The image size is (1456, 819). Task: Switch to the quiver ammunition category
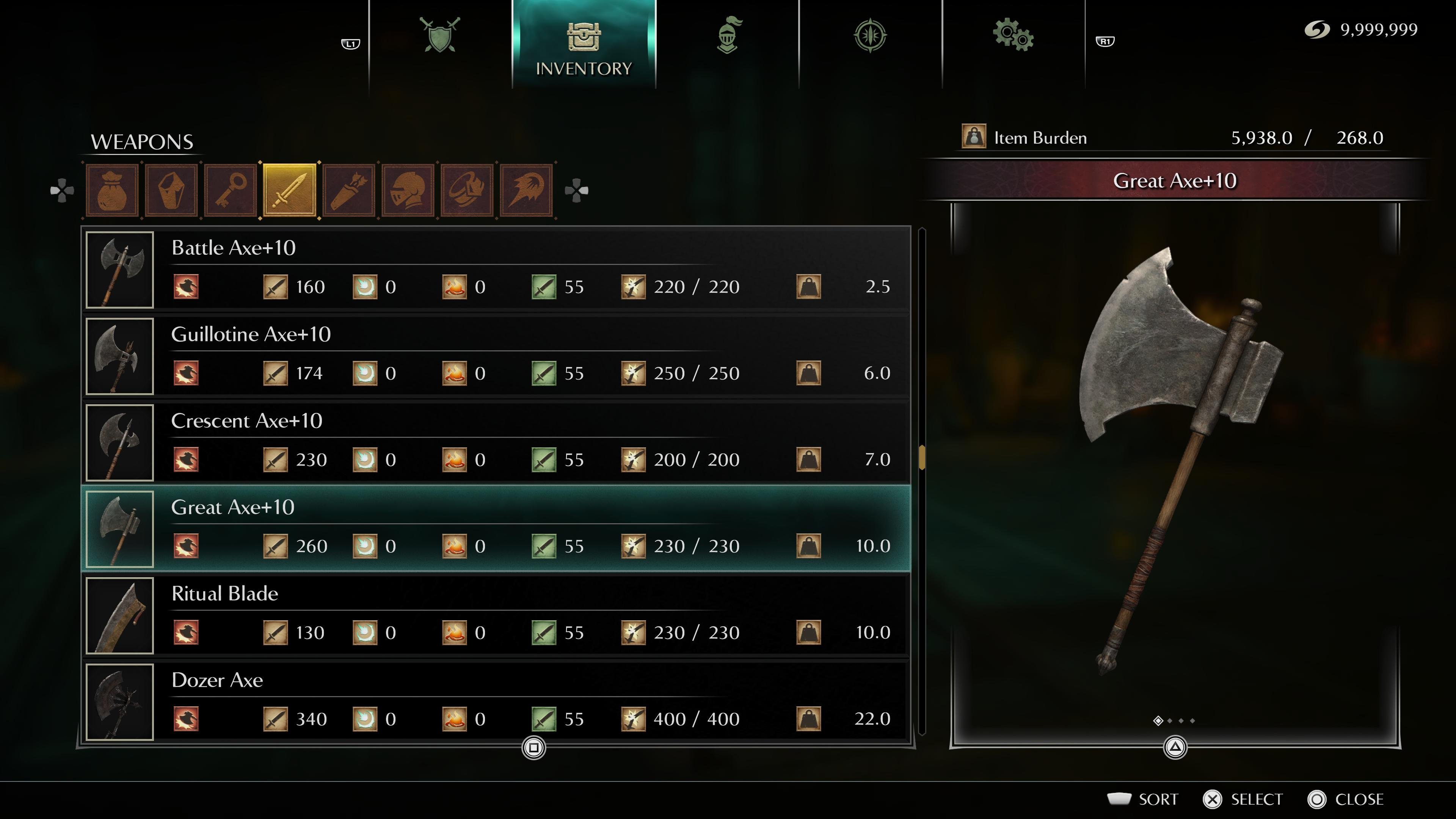point(349,190)
